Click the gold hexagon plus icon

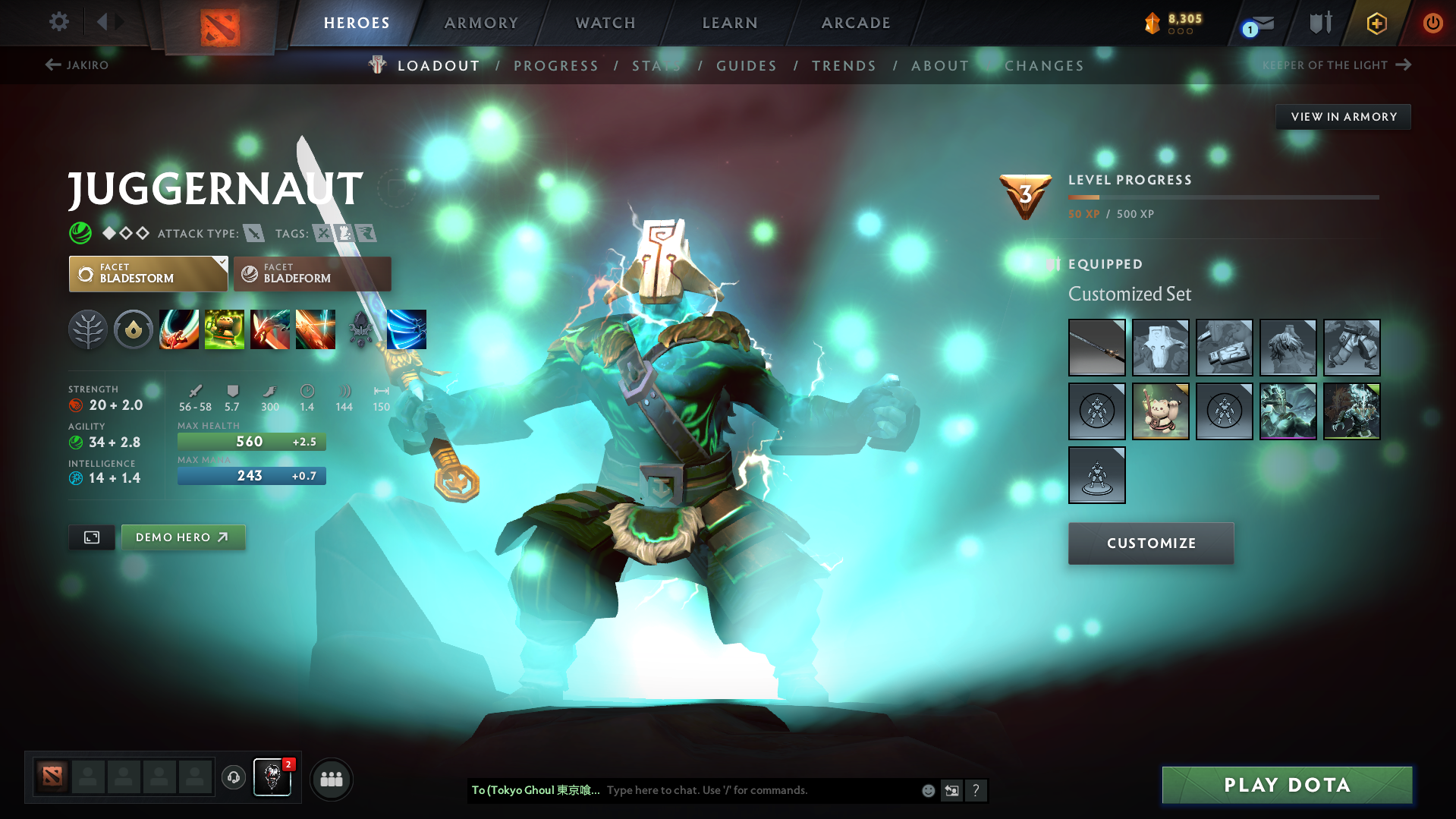1376,23
